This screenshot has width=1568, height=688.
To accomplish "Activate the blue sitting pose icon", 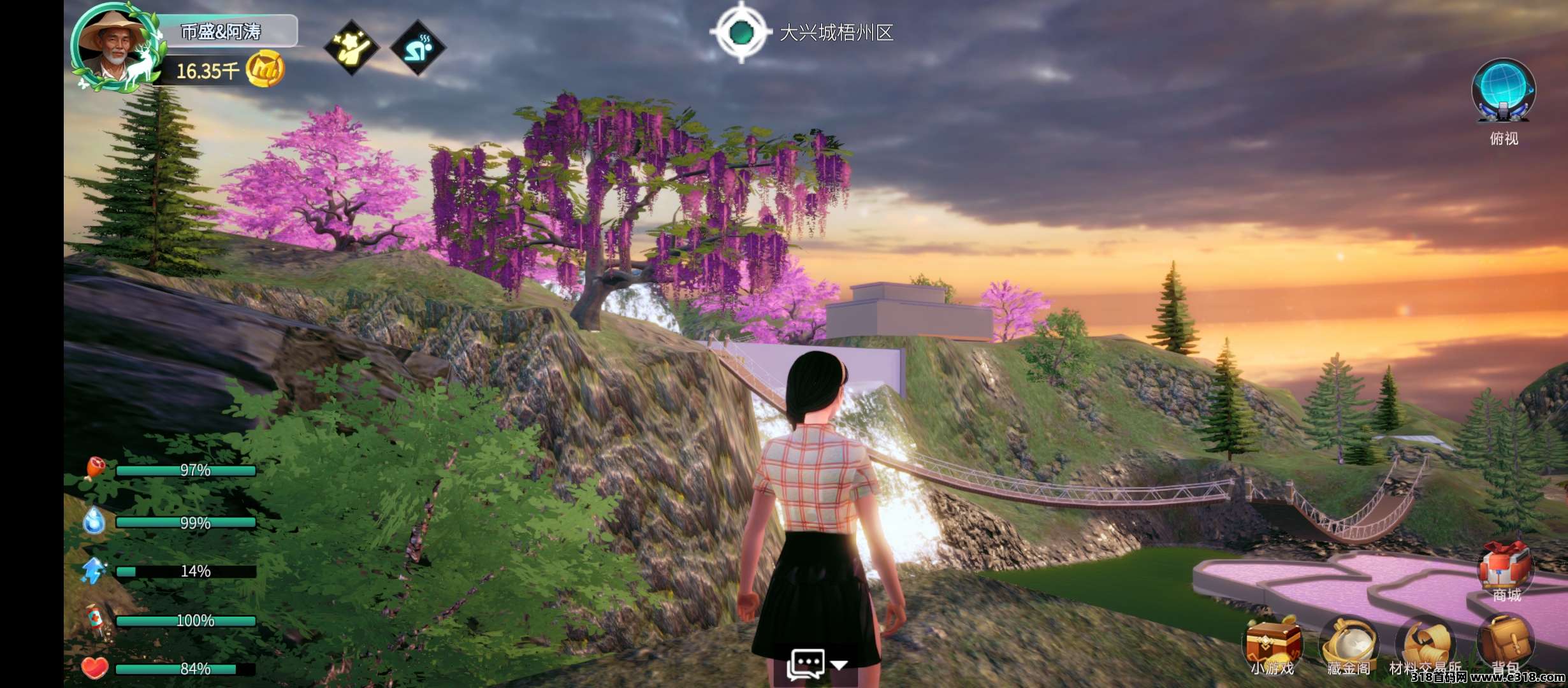I will point(418,47).
